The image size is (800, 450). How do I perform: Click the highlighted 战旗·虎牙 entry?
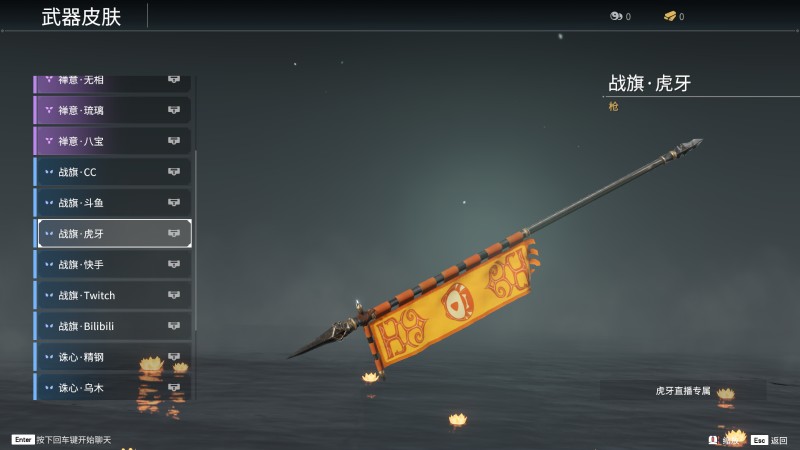tap(112, 234)
